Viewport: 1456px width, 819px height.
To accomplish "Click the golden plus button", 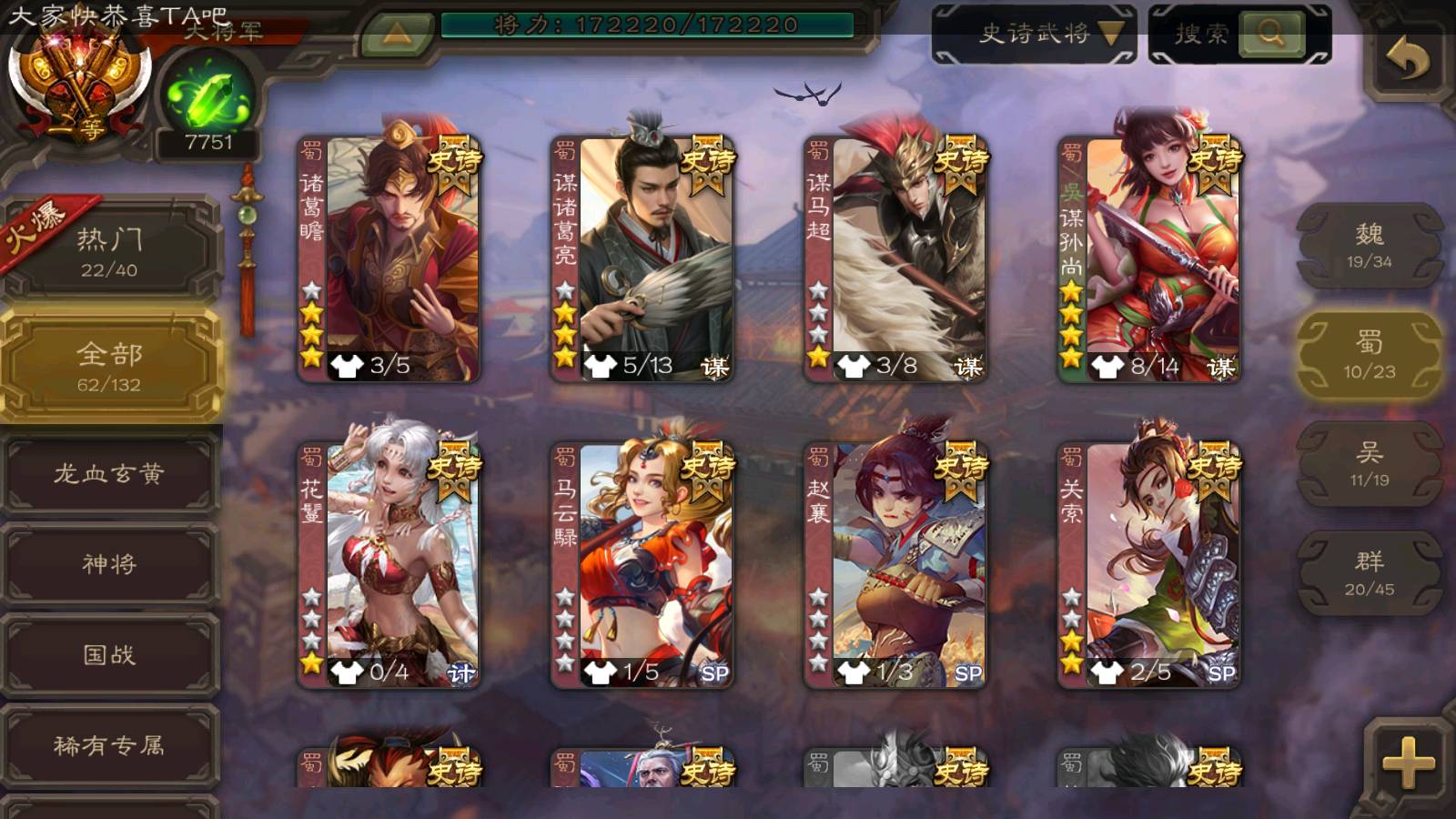I will [1407, 763].
